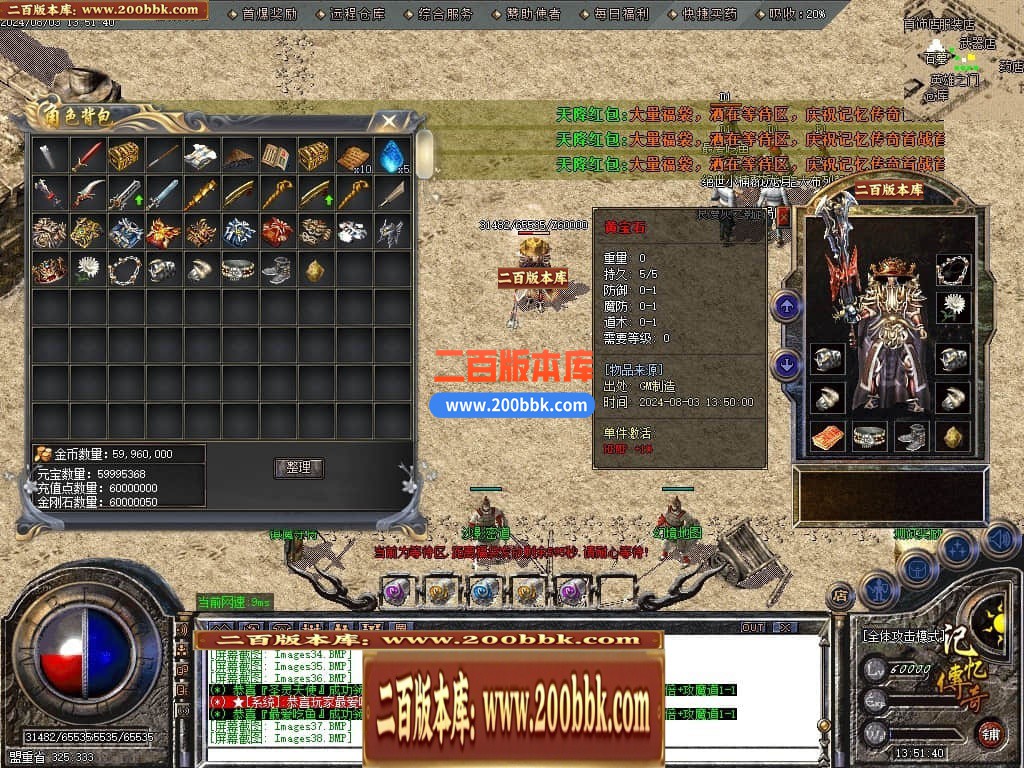Toggle the sound speaker button
This screenshot has width=1024, height=768.
click(x=1000, y=541)
